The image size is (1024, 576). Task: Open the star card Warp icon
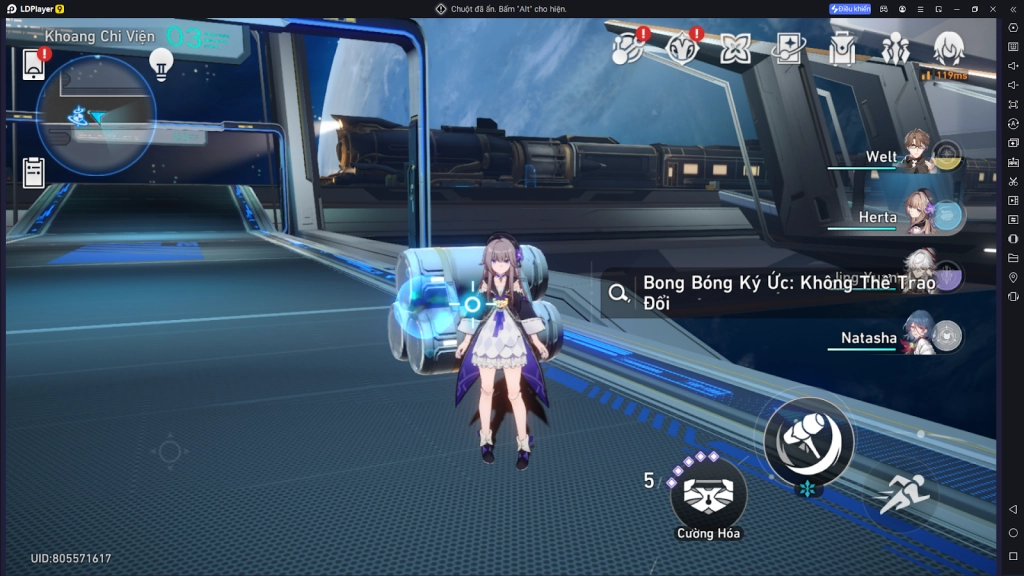click(789, 48)
